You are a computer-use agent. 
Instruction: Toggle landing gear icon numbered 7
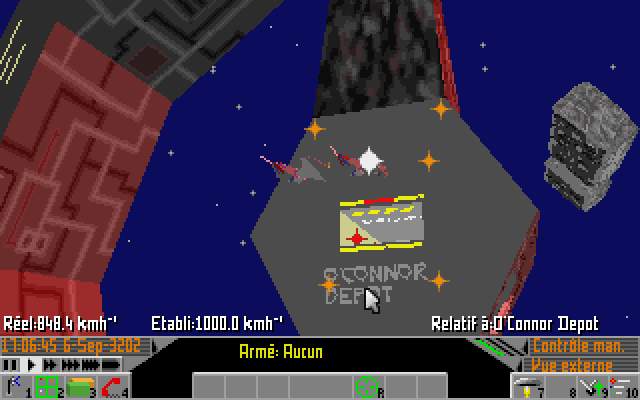click(528, 386)
